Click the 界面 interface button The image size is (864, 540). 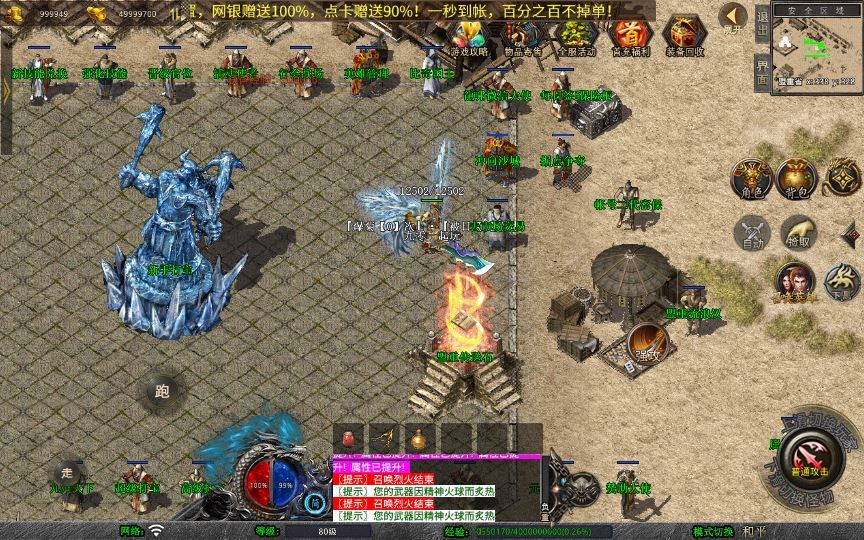(x=762, y=73)
